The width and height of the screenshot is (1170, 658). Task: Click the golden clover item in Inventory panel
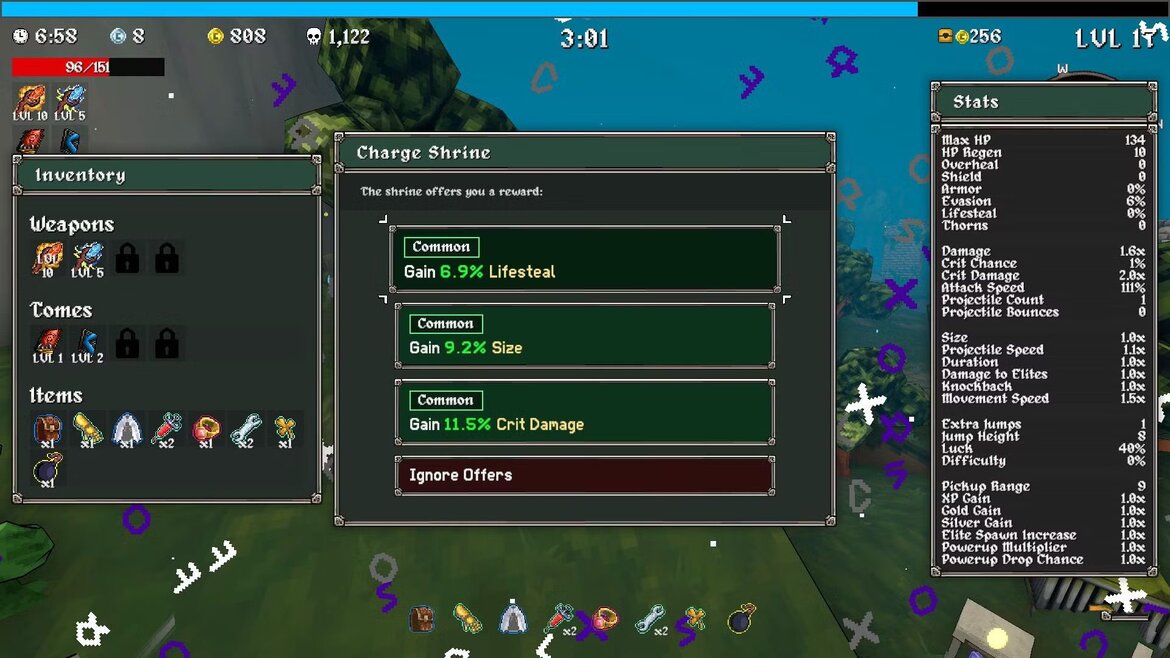coord(285,430)
